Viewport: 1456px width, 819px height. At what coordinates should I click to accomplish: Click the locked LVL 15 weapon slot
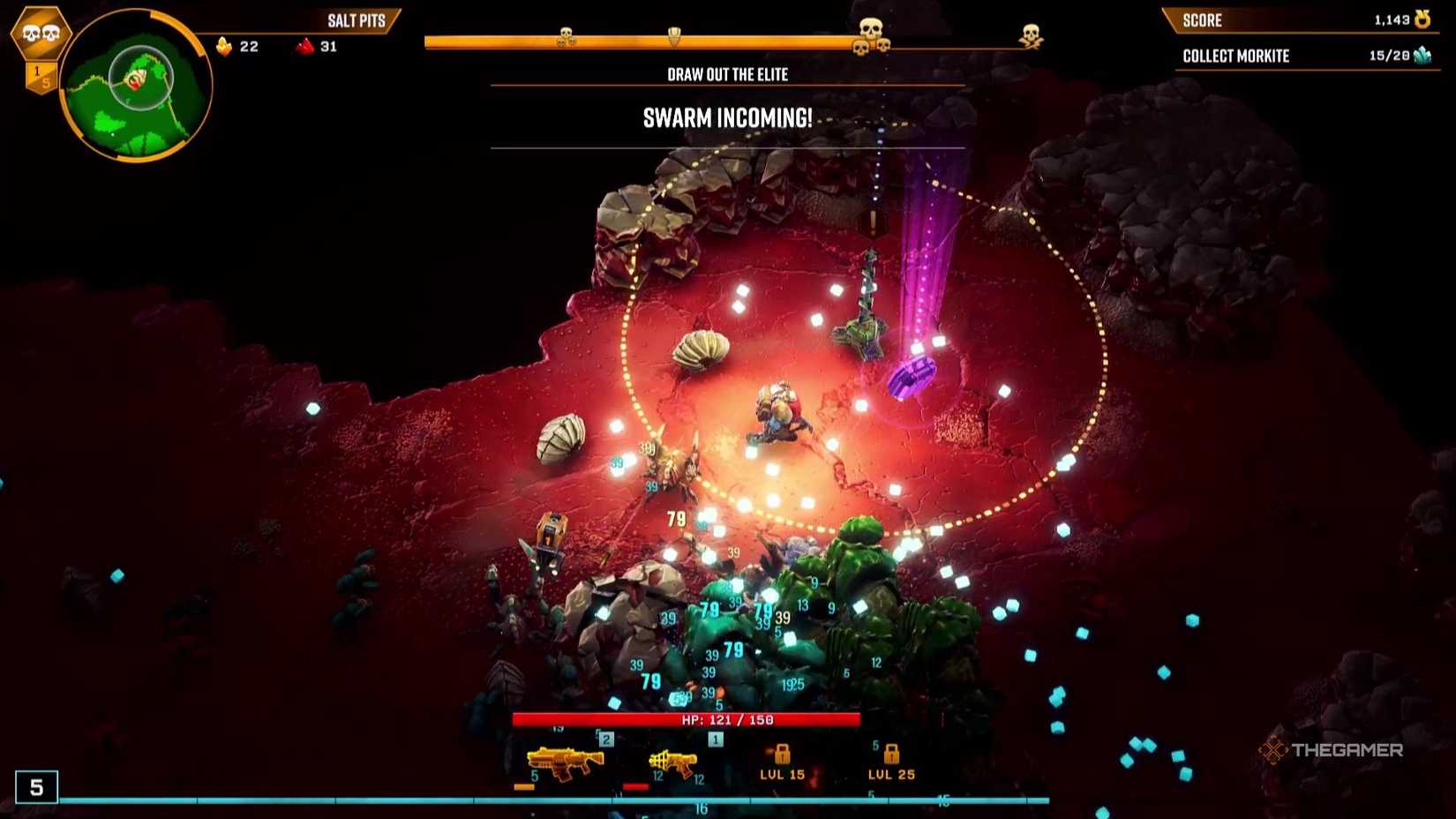point(782,763)
